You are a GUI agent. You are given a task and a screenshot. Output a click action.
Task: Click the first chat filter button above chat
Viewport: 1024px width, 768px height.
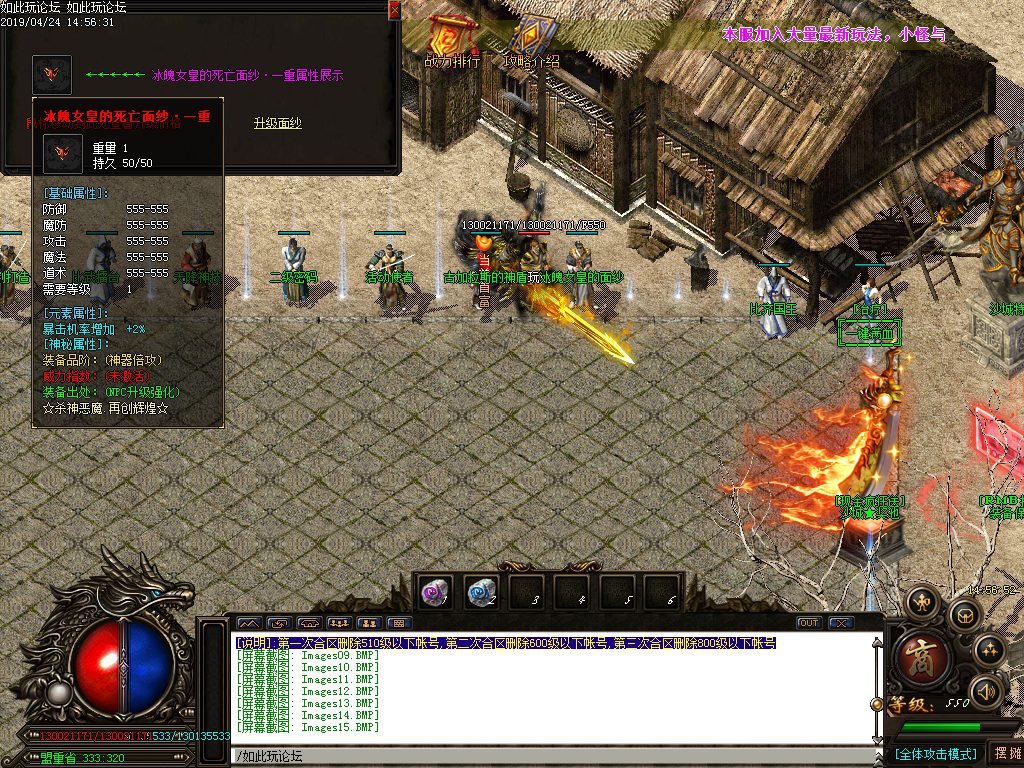click(x=249, y=624)
